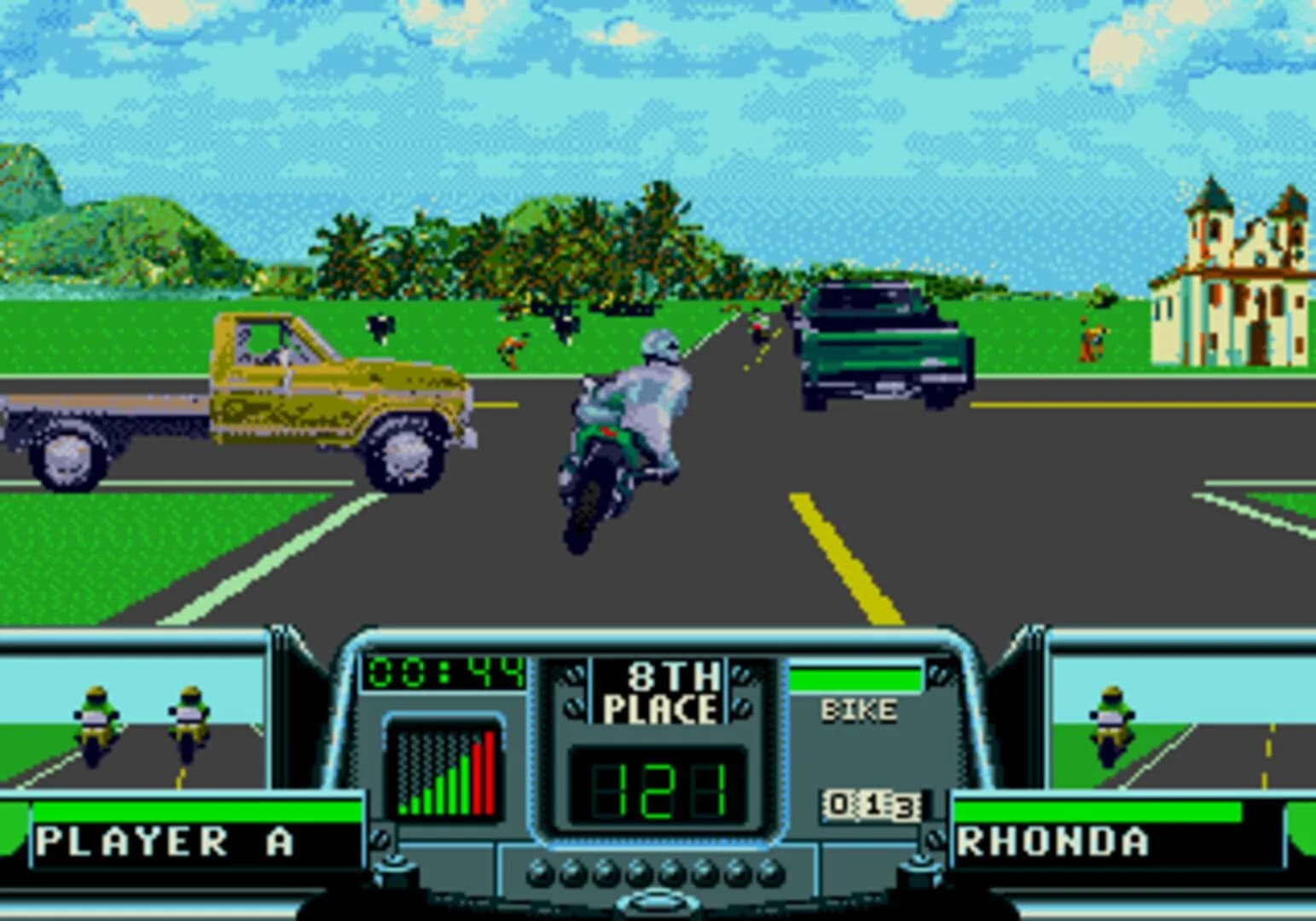Click the red-tipped tachometer bar gauge

tap(443, 767)
